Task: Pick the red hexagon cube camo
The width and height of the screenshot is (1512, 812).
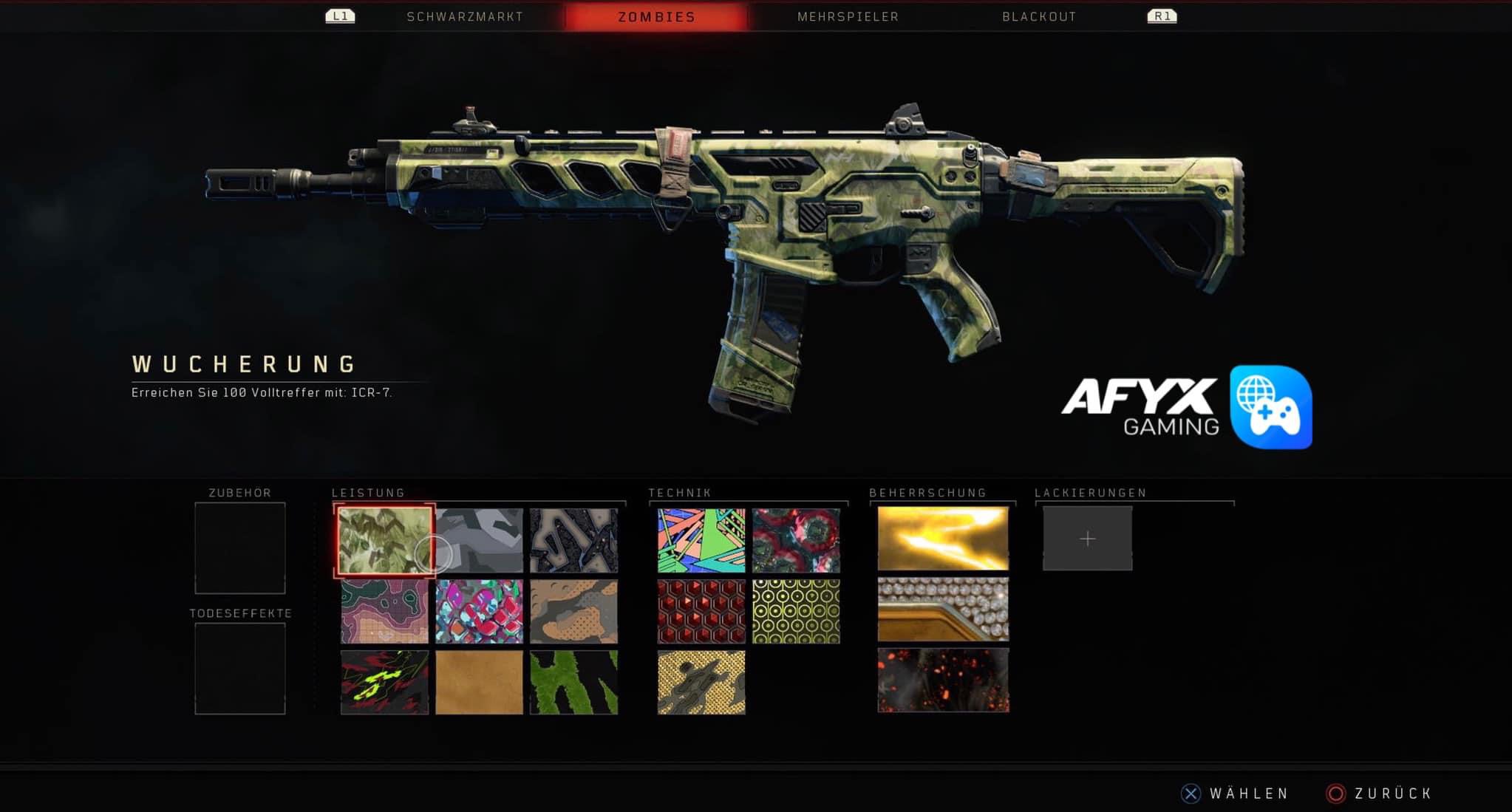Action: pyautogui.click(x=701, y=611)
